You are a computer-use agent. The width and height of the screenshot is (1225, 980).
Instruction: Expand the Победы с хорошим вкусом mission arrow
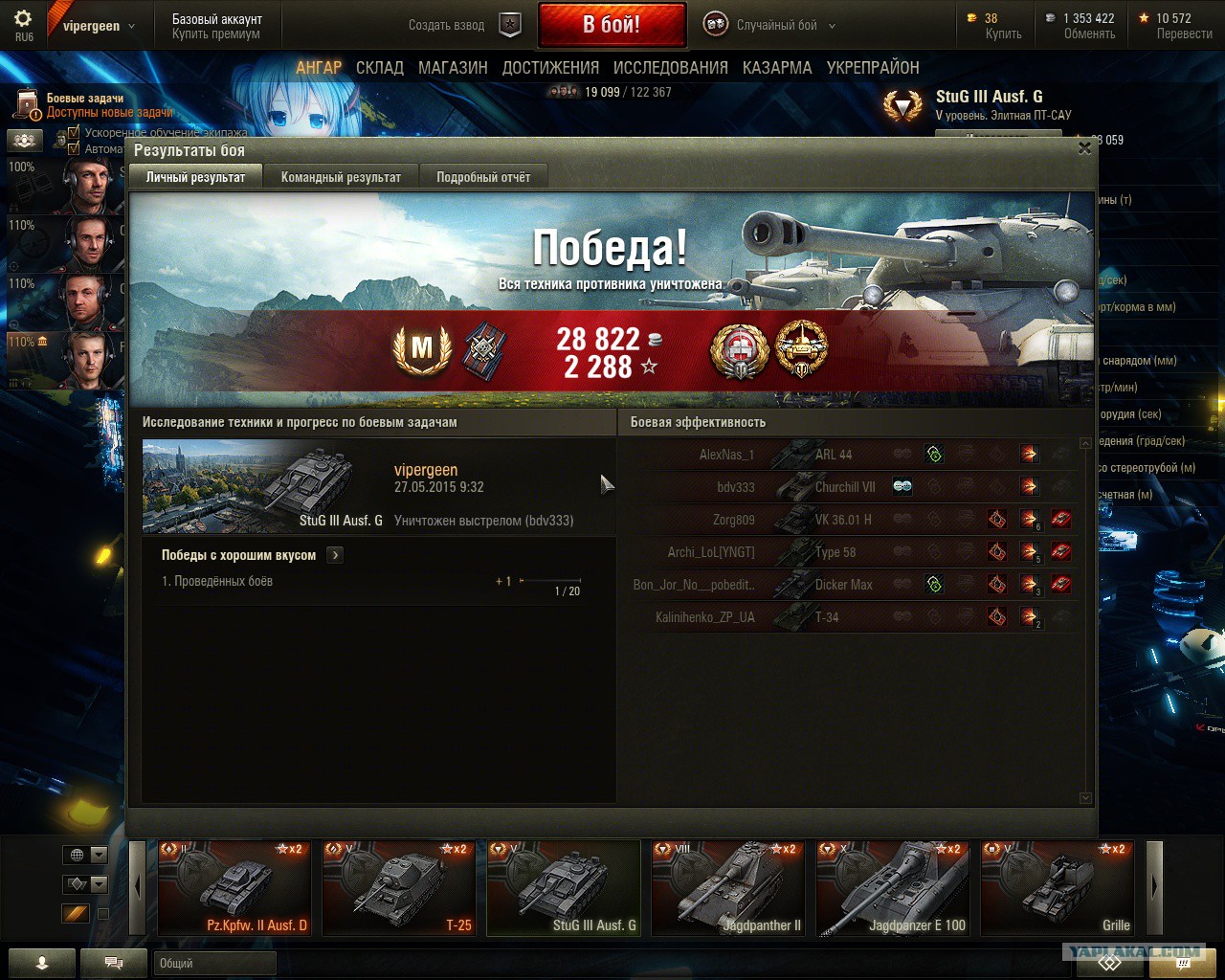335,555
